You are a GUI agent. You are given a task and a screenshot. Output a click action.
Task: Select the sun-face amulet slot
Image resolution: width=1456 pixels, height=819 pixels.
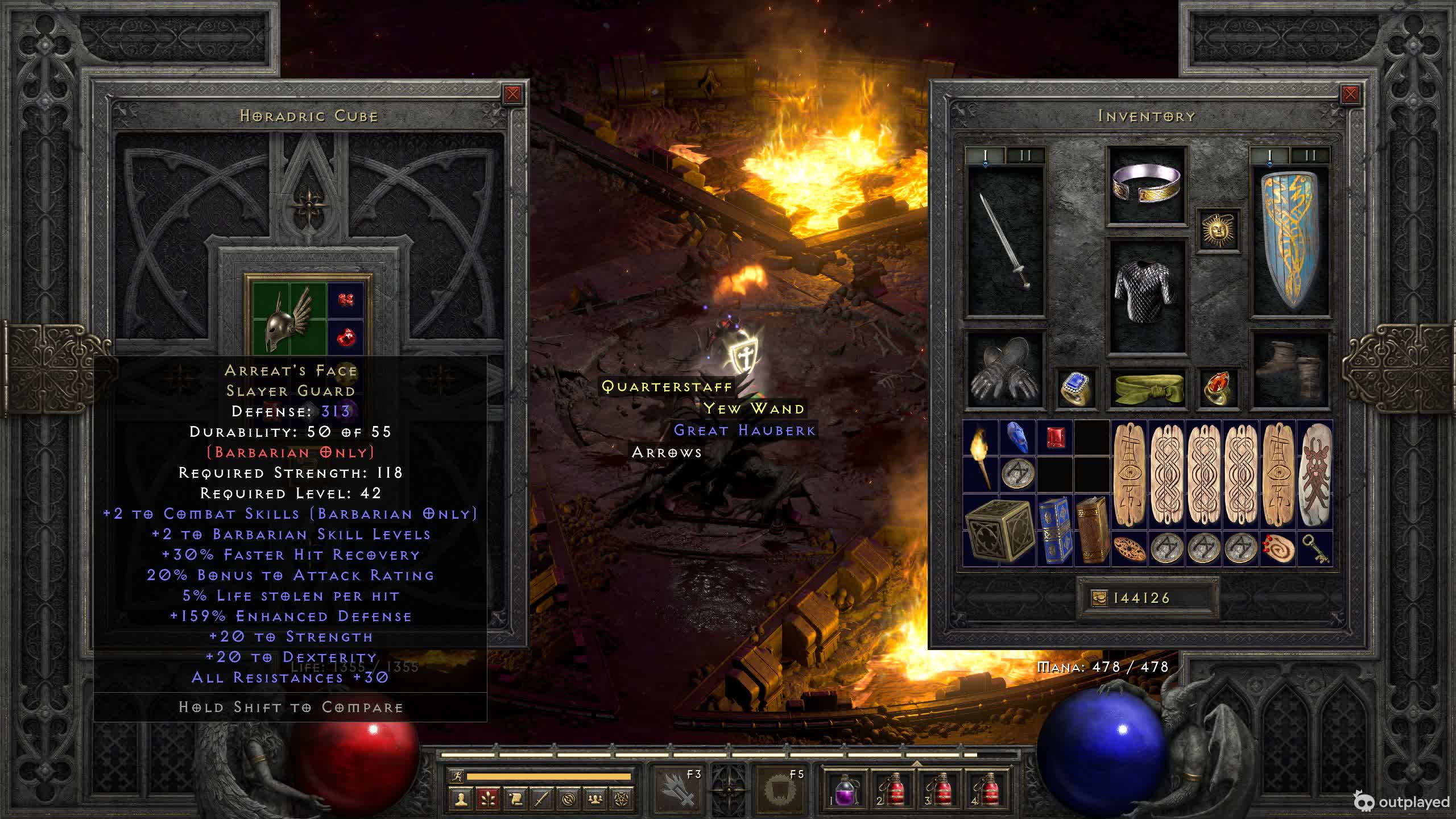click(x=1218, y=230)
